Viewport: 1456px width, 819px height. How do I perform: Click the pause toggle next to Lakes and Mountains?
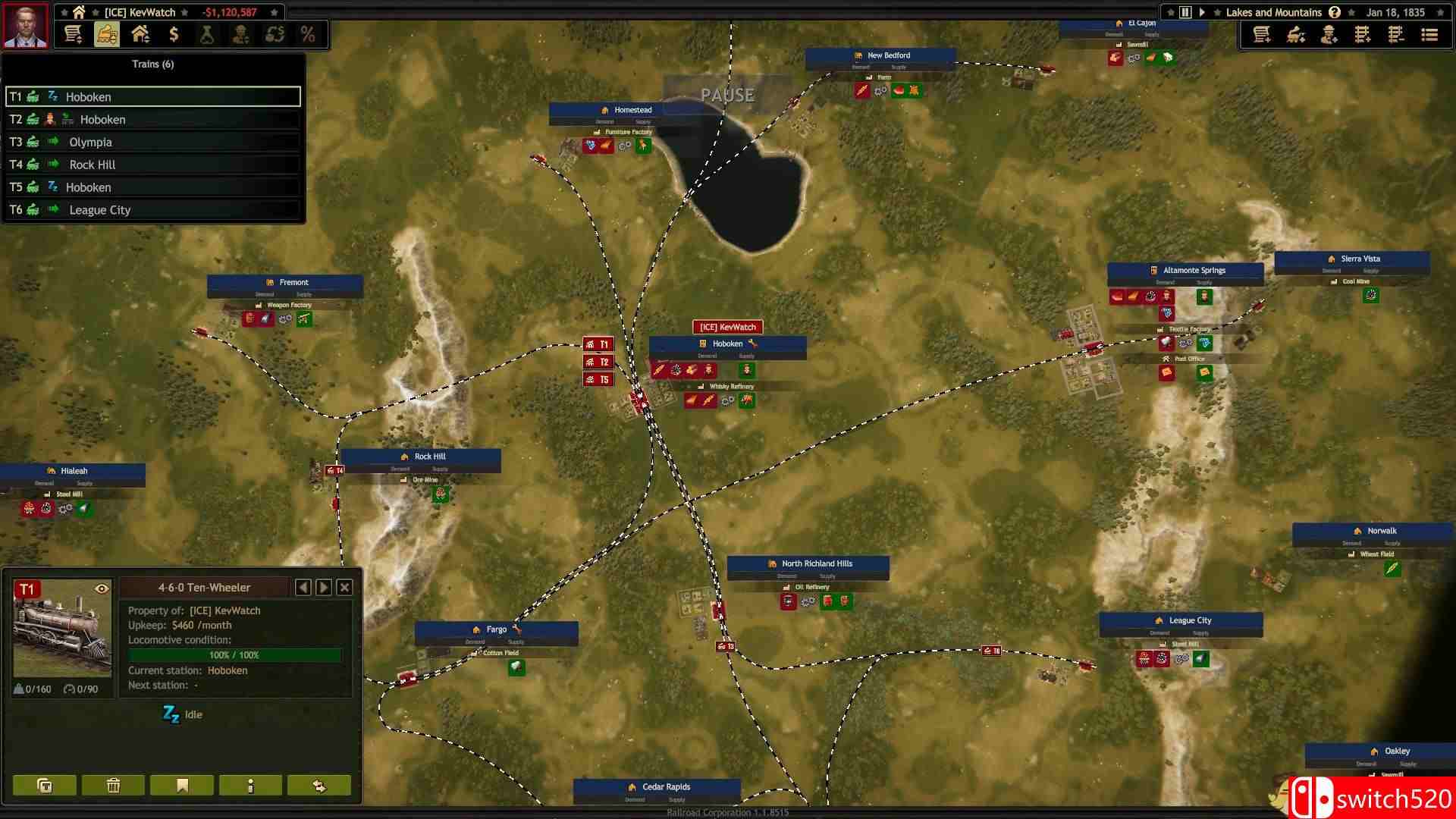click(1184, 12)
